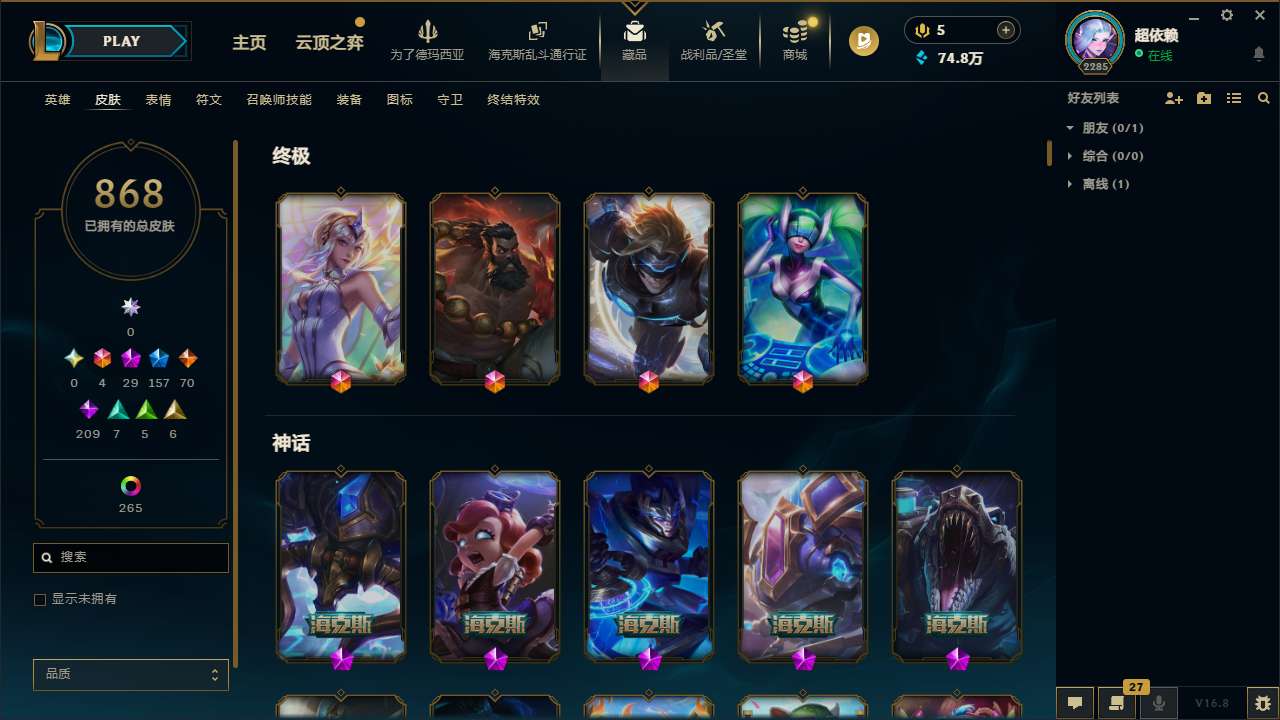Image resolution: width=1280 pixels, height=720 pixels.
Task: Expand the 离线 (1) offline group
Action: click(x=1070, y=184)
